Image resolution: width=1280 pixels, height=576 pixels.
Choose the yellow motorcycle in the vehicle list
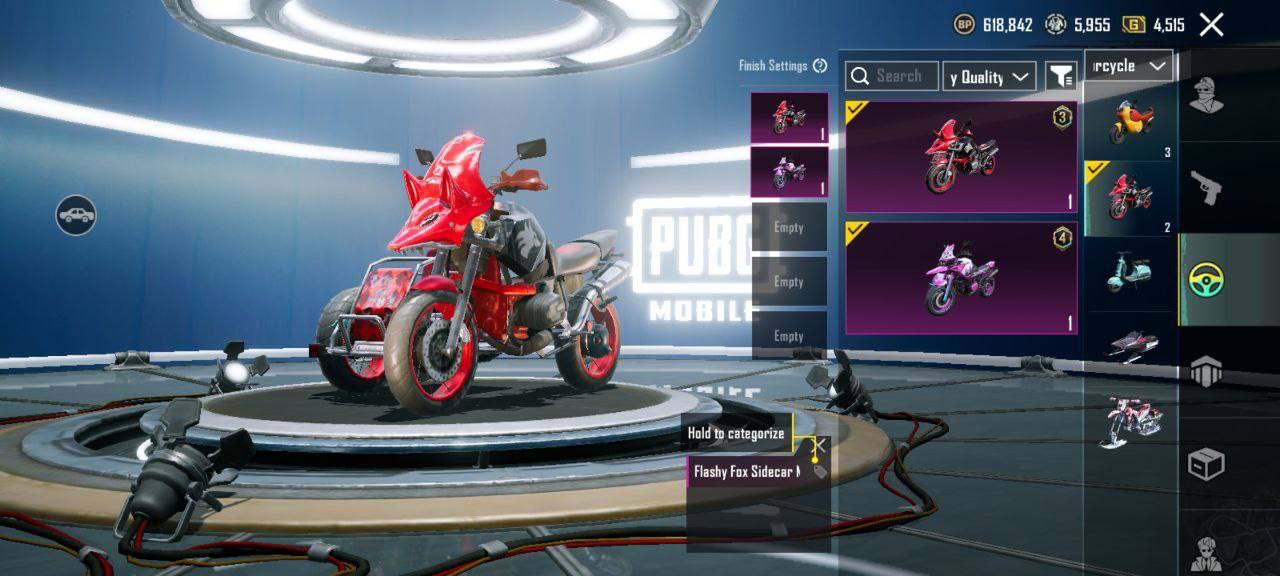(x=1131, y=122)
